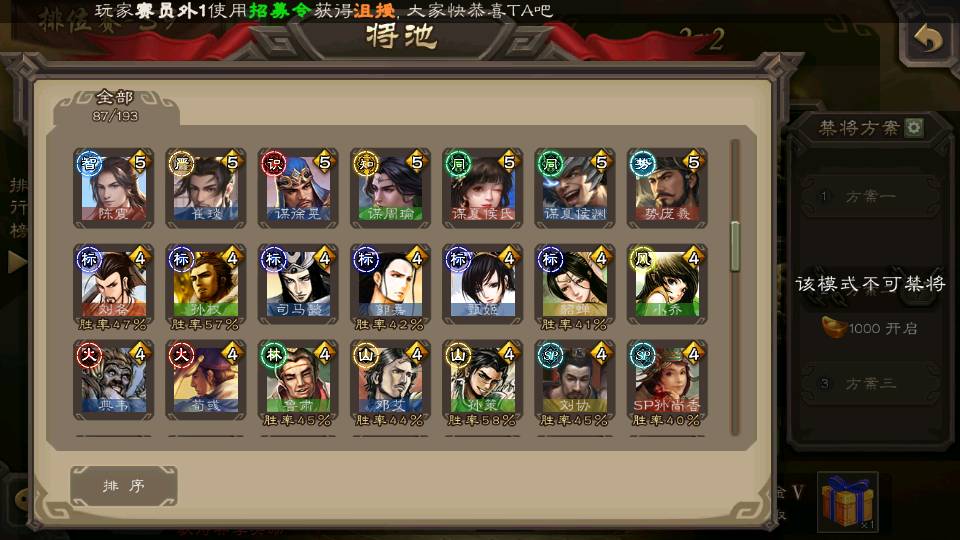960x540 pixels.
Task: Select the 全部 tab
Action: 115,104
